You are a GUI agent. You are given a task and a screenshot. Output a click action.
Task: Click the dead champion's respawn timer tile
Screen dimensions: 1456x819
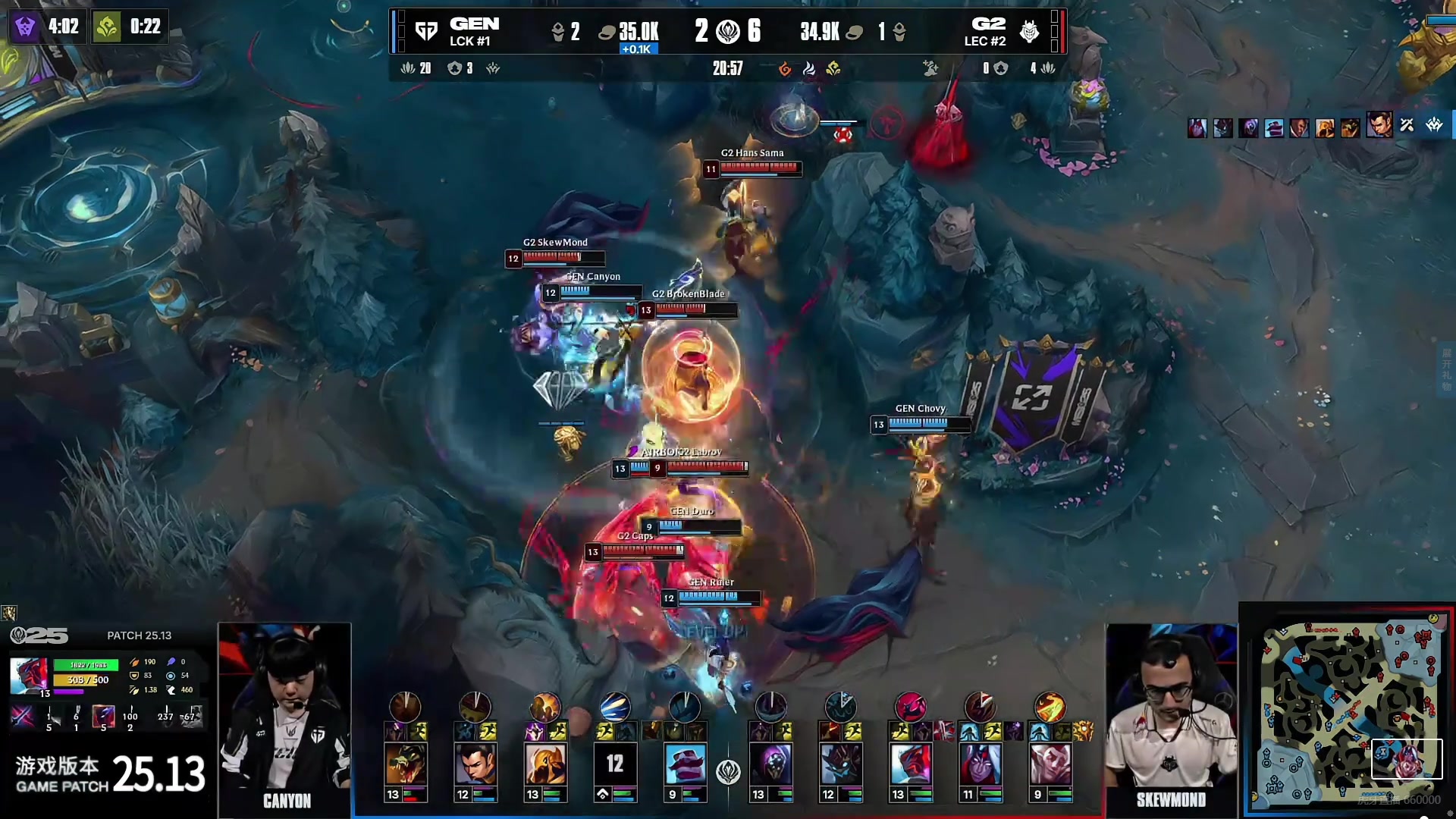(x=615, y=764)
